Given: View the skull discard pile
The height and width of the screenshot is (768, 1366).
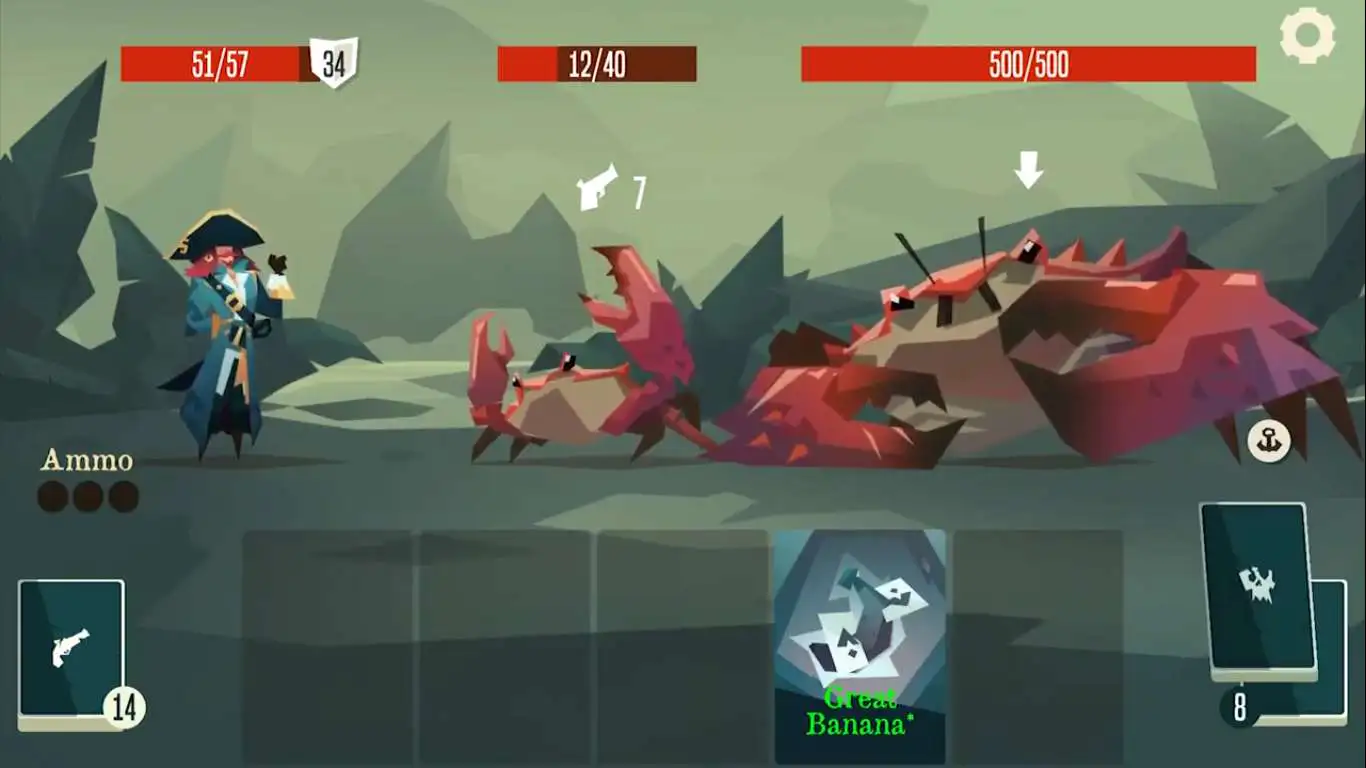Looking at the screenshot, I should pos(1259,590).
